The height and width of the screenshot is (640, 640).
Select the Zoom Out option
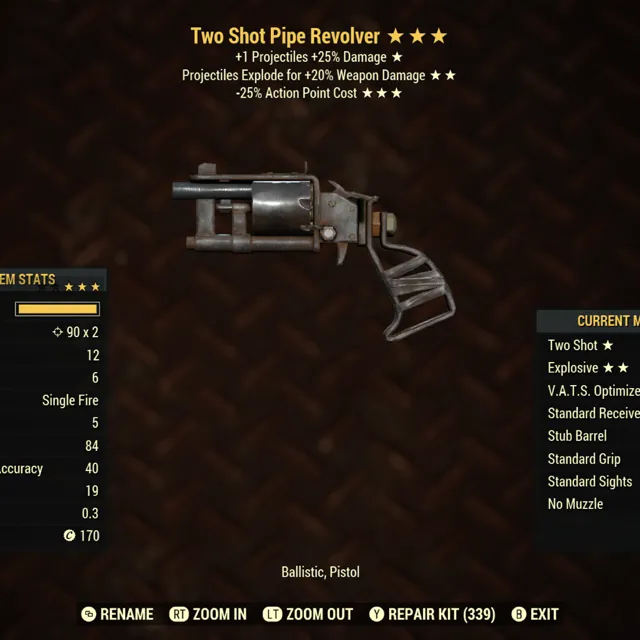click(x=309, y=614)
